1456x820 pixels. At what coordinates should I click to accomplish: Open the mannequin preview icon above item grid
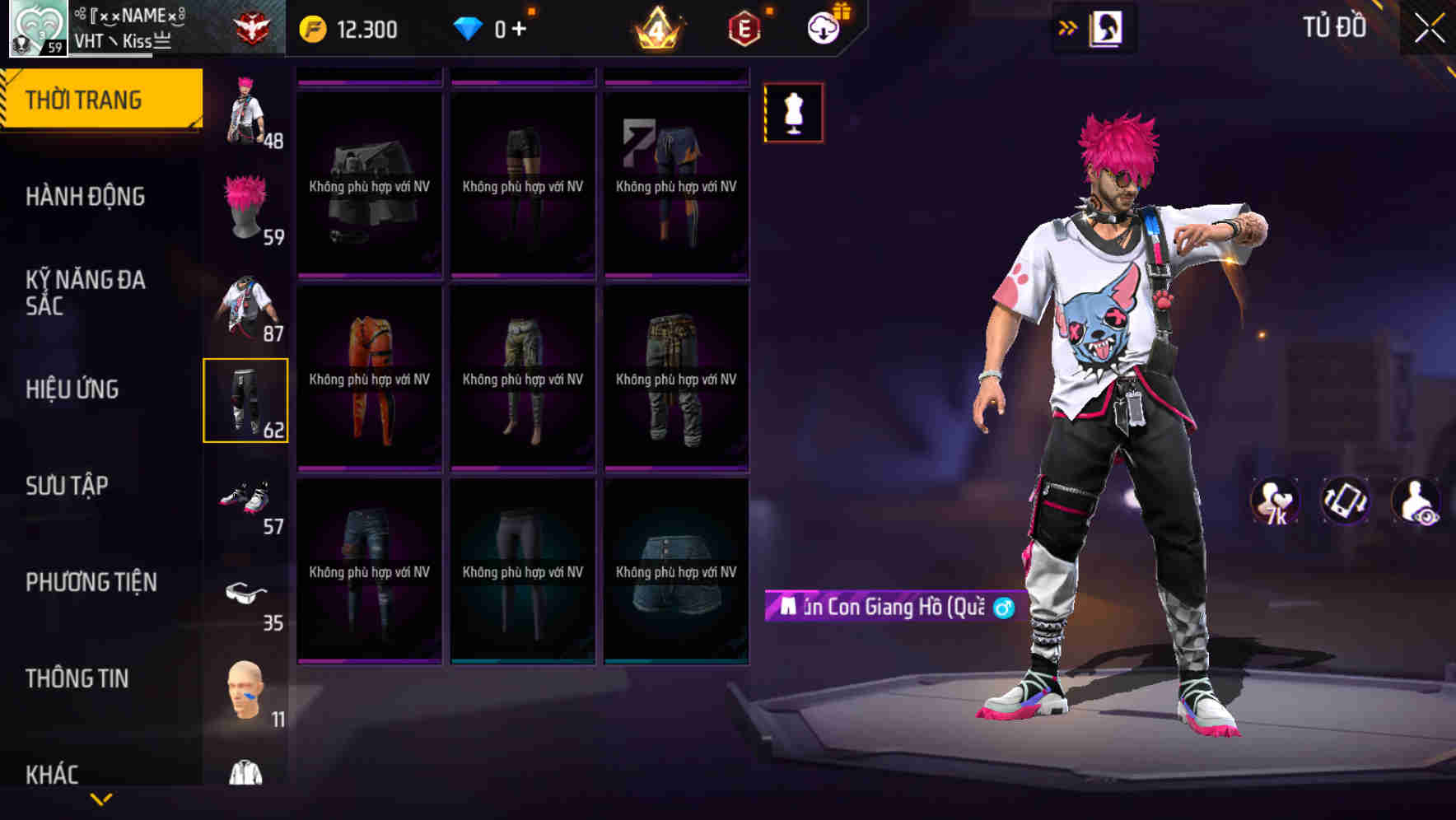(792, 113)
